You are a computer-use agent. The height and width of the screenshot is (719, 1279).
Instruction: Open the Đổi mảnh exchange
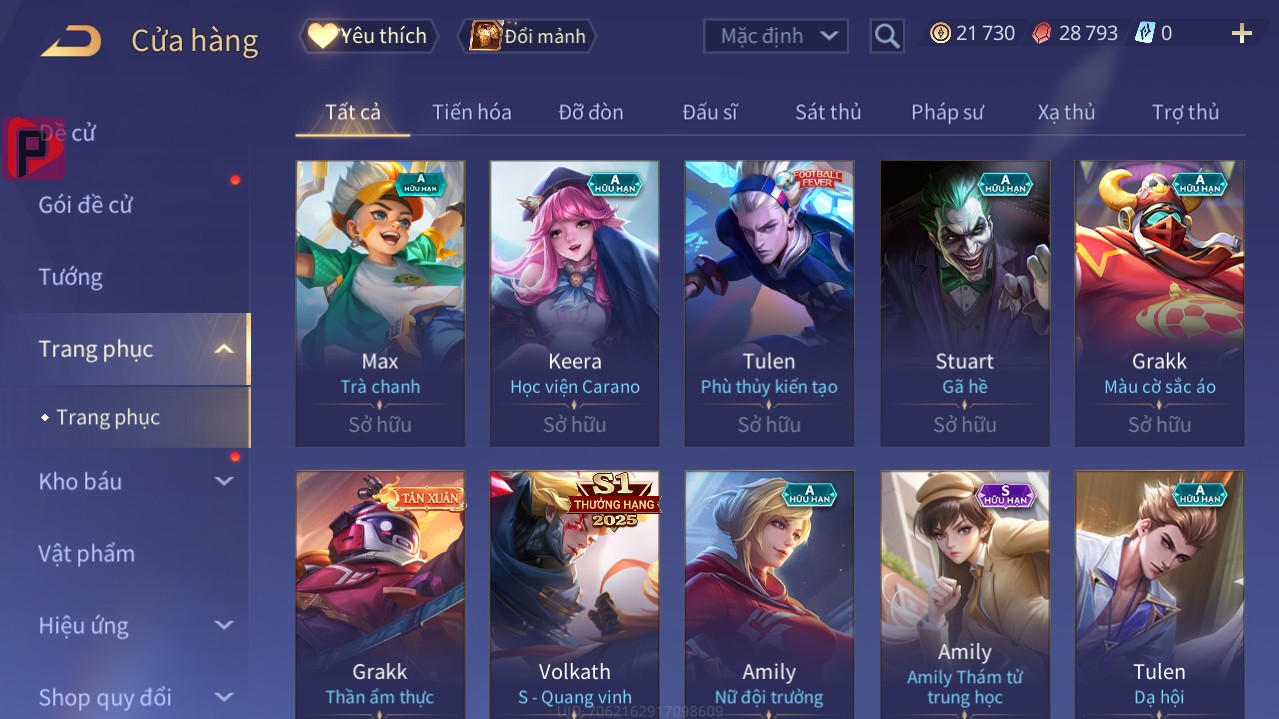527,36
